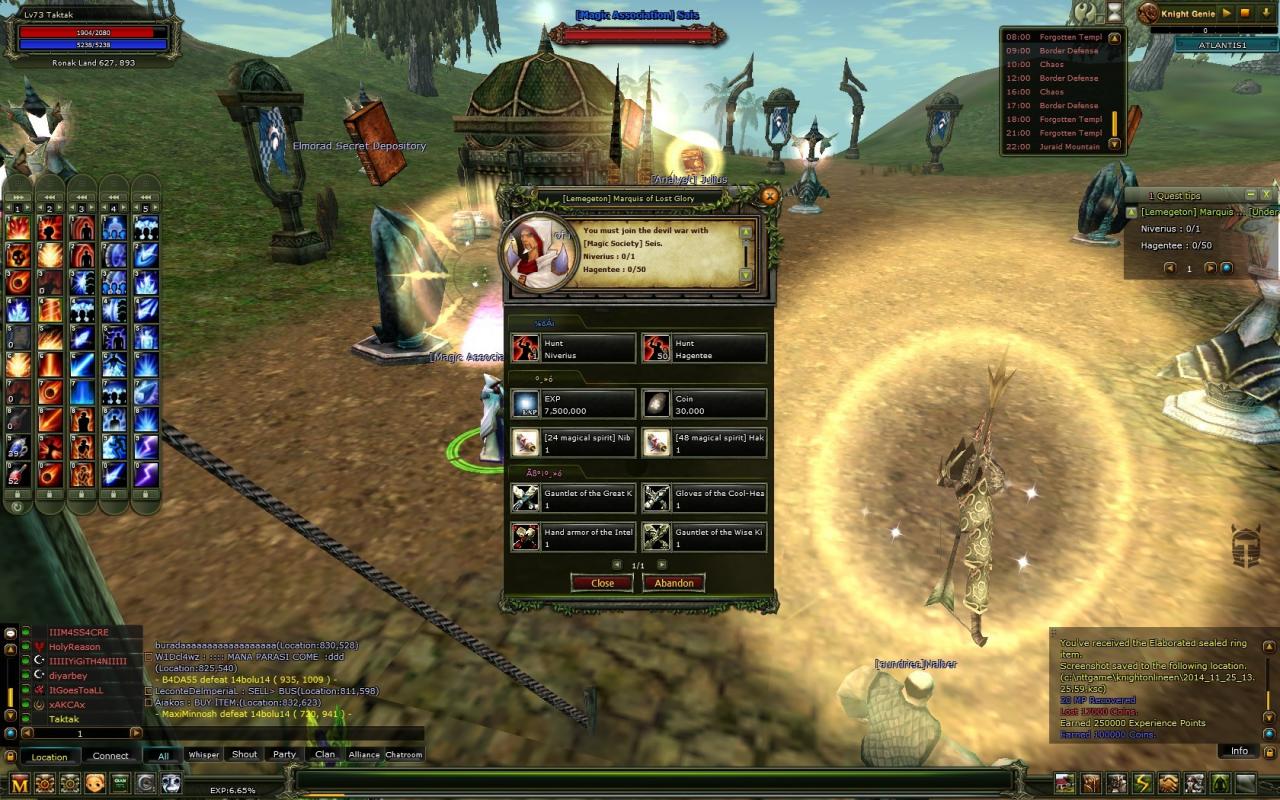The width and height of the screenshot is (1280, 800).
Task: Start Knight Genie with the play button
Action: [x=1228, y=13]
